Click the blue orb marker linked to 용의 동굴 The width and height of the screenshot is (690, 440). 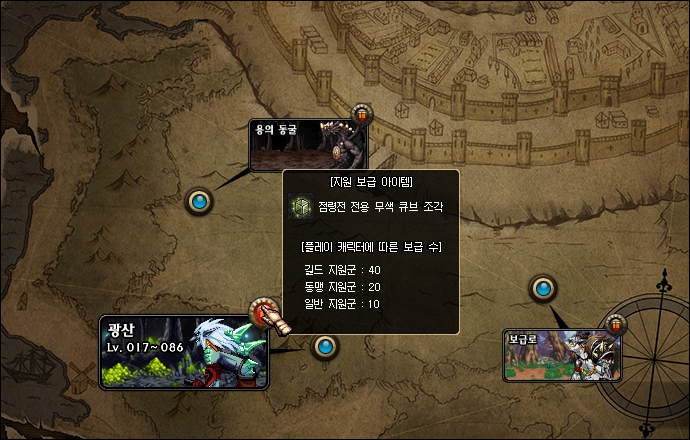click(x=201, y=202)
